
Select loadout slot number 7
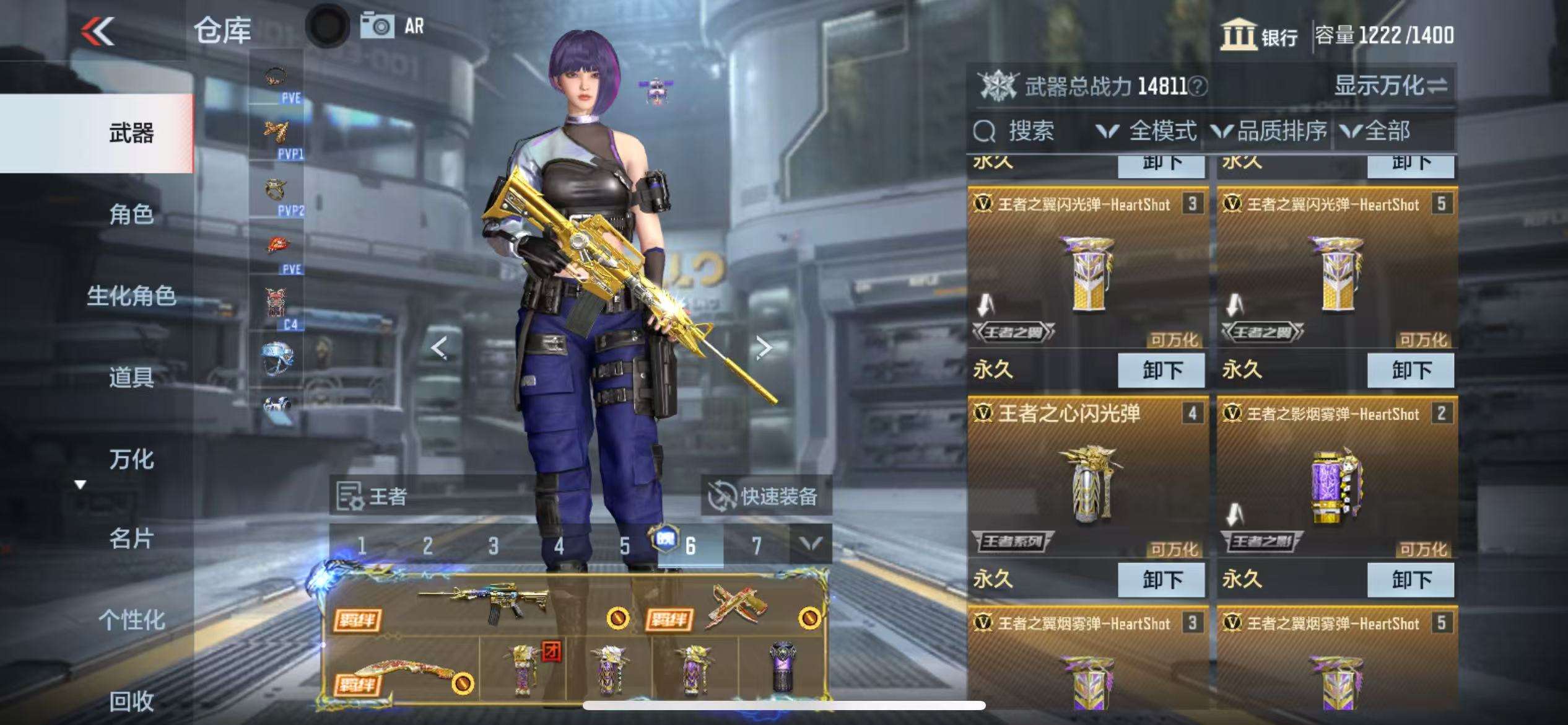pyautogui.click(x=756, y=545)
